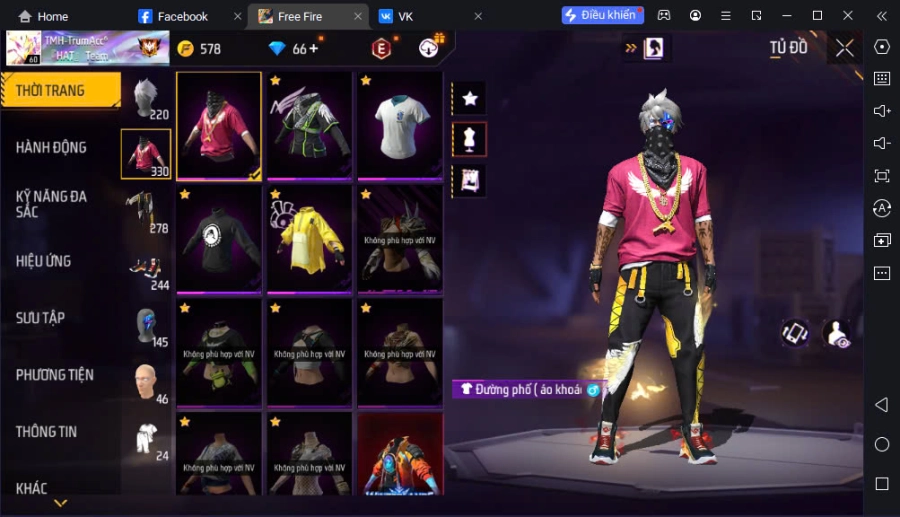Open the Điều khiển controls panel
The width and height of the screenshot is (900, 517).
pos(602,15)
